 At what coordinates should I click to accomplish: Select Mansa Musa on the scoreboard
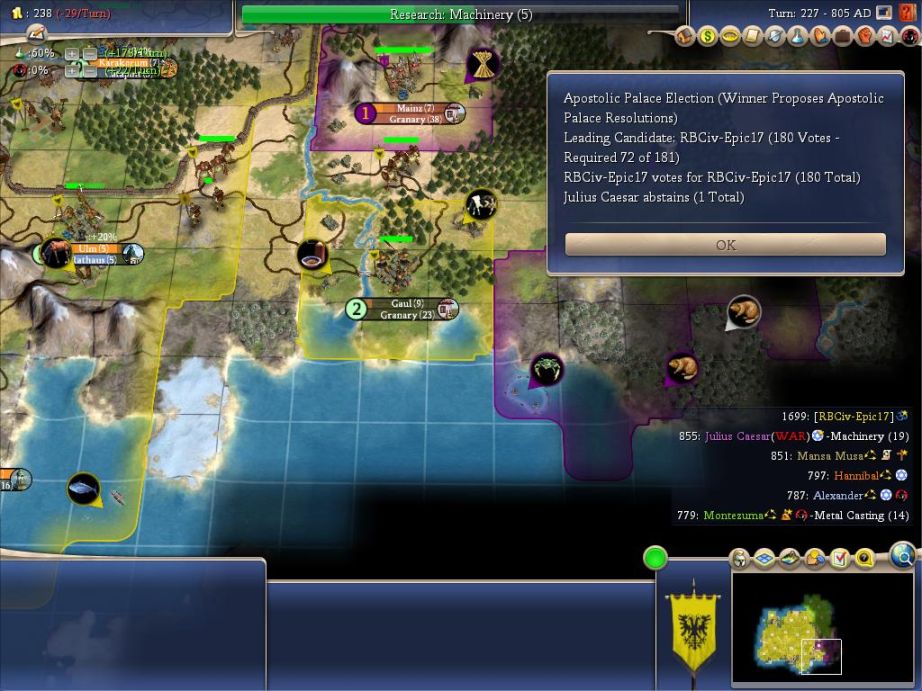[830, 456]
